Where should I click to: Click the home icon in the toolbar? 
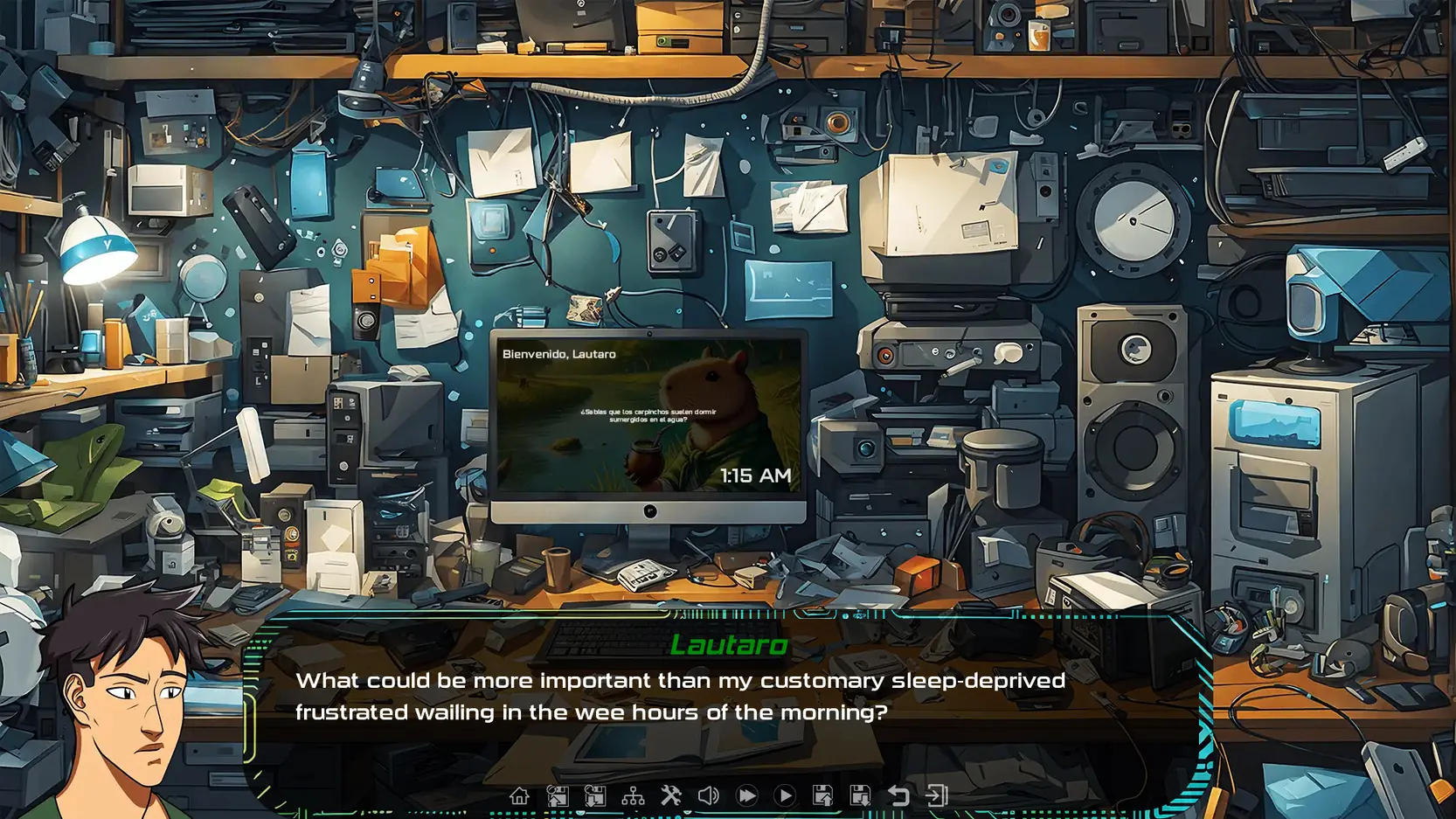[x=519, y=795]
